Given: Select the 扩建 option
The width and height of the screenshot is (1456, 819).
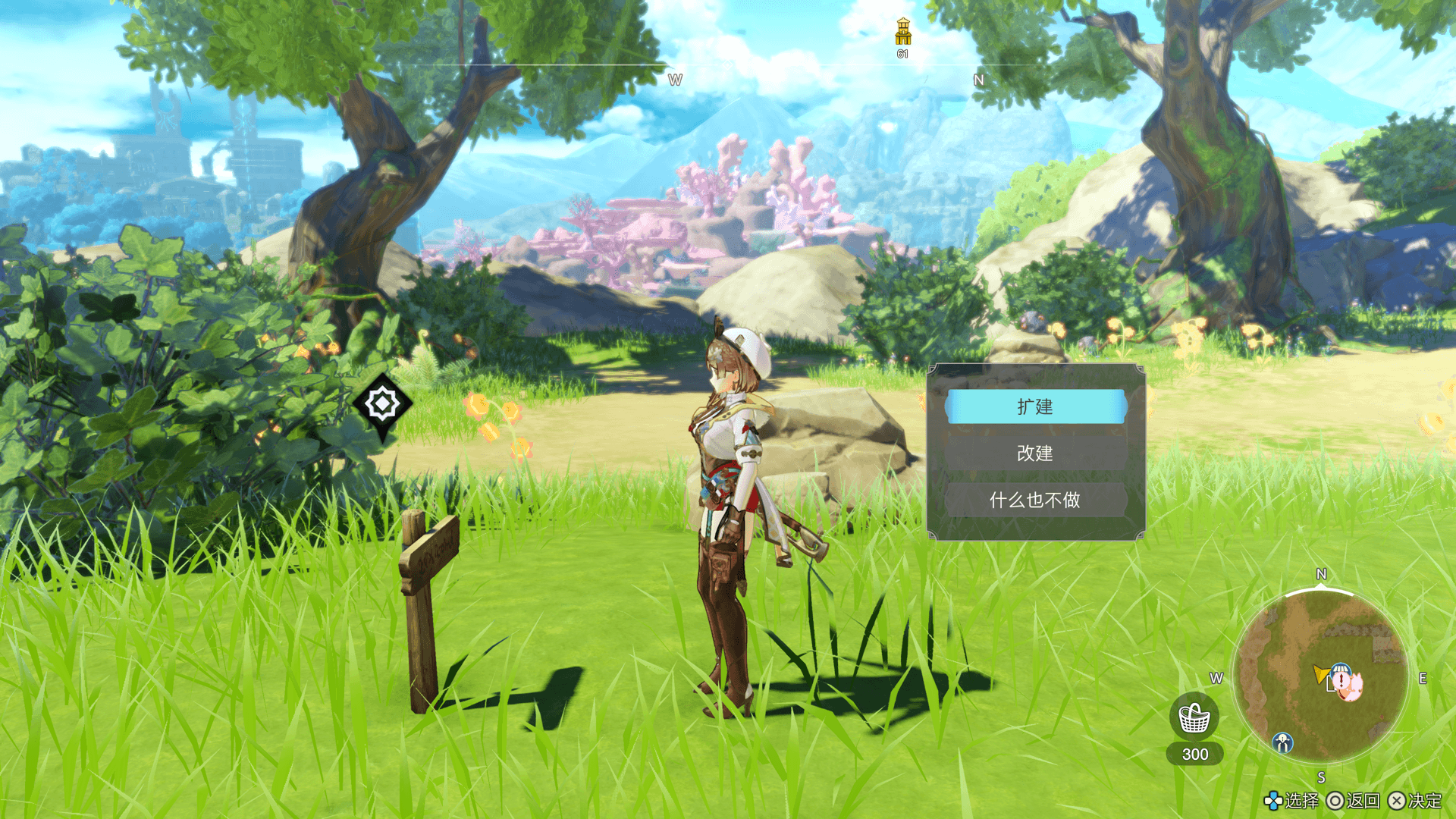Looking at the screenshot, I should pos(1035,407).
